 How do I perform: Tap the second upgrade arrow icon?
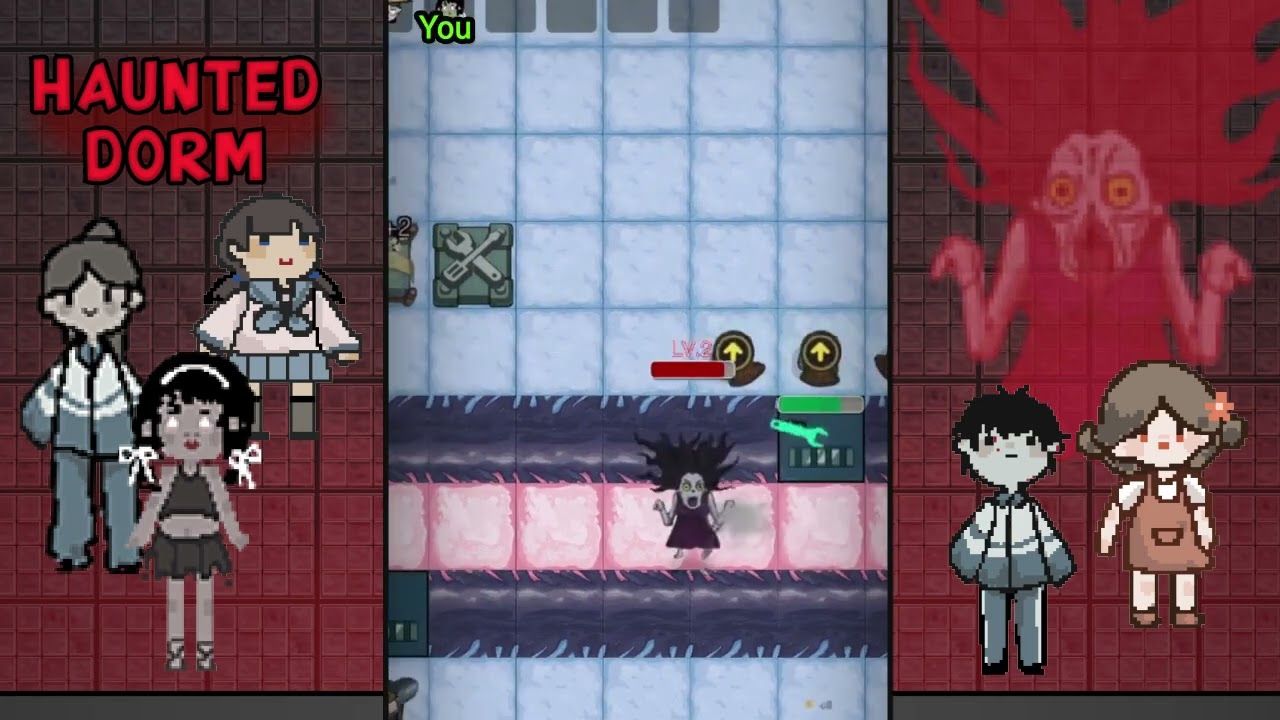(x=819, y=350)
